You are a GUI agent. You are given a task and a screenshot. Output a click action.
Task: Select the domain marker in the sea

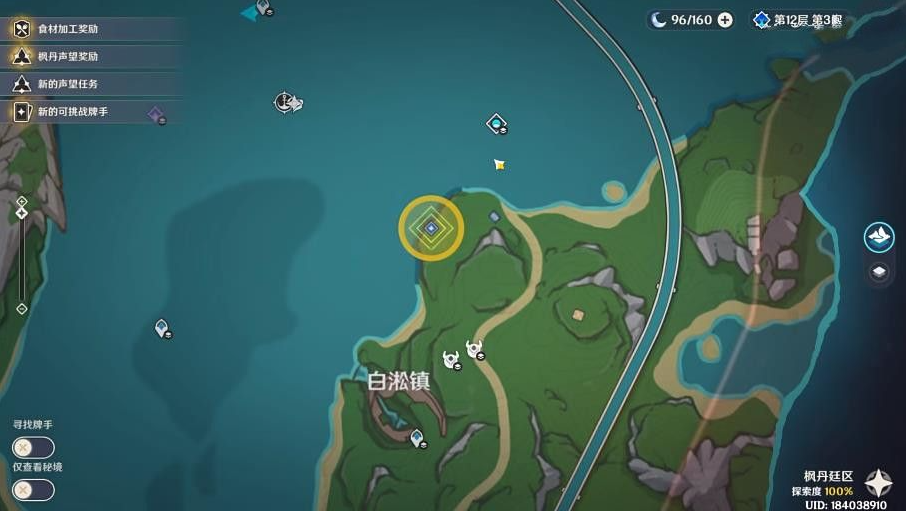(x=496, y=123)
